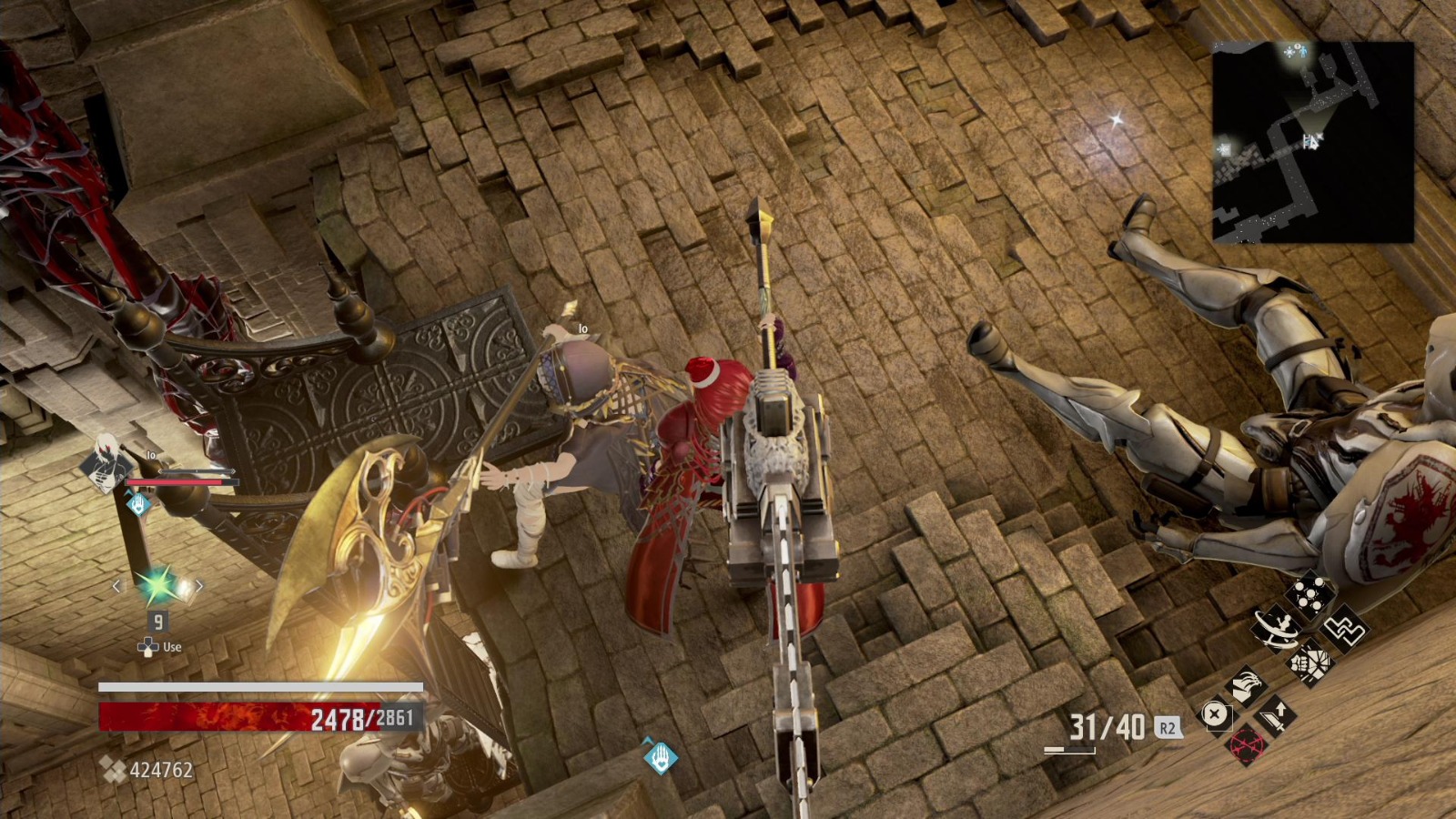1456x819 pixels.
Task: Click the X-button cancel icon
Action: coord(1215,716)
